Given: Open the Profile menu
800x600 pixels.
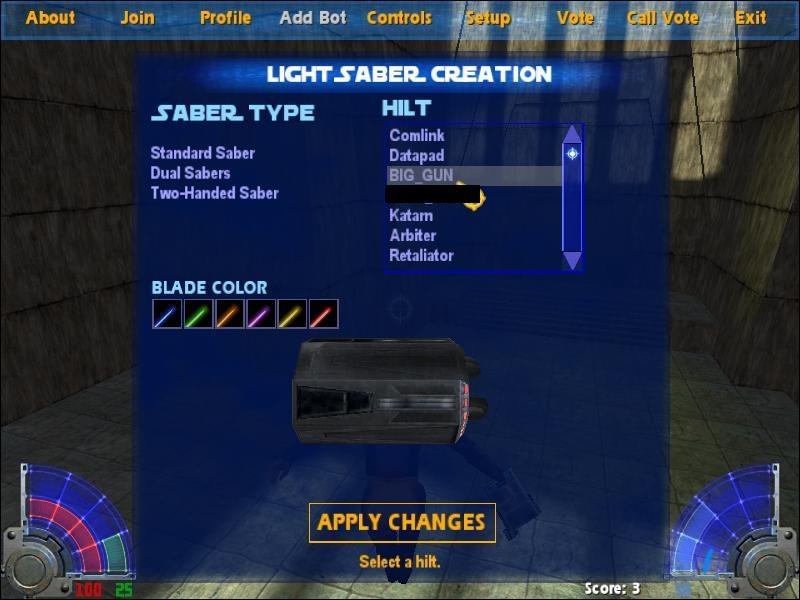Looking at the screenshot, I should (x=225, y=18).
